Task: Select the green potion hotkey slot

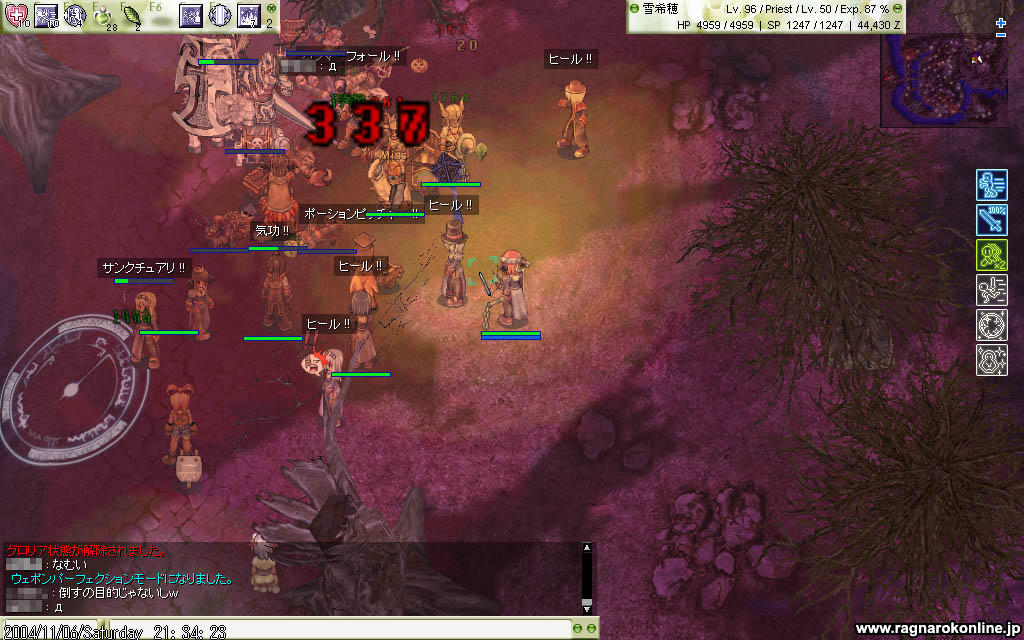Action: [x=103, y=15]
